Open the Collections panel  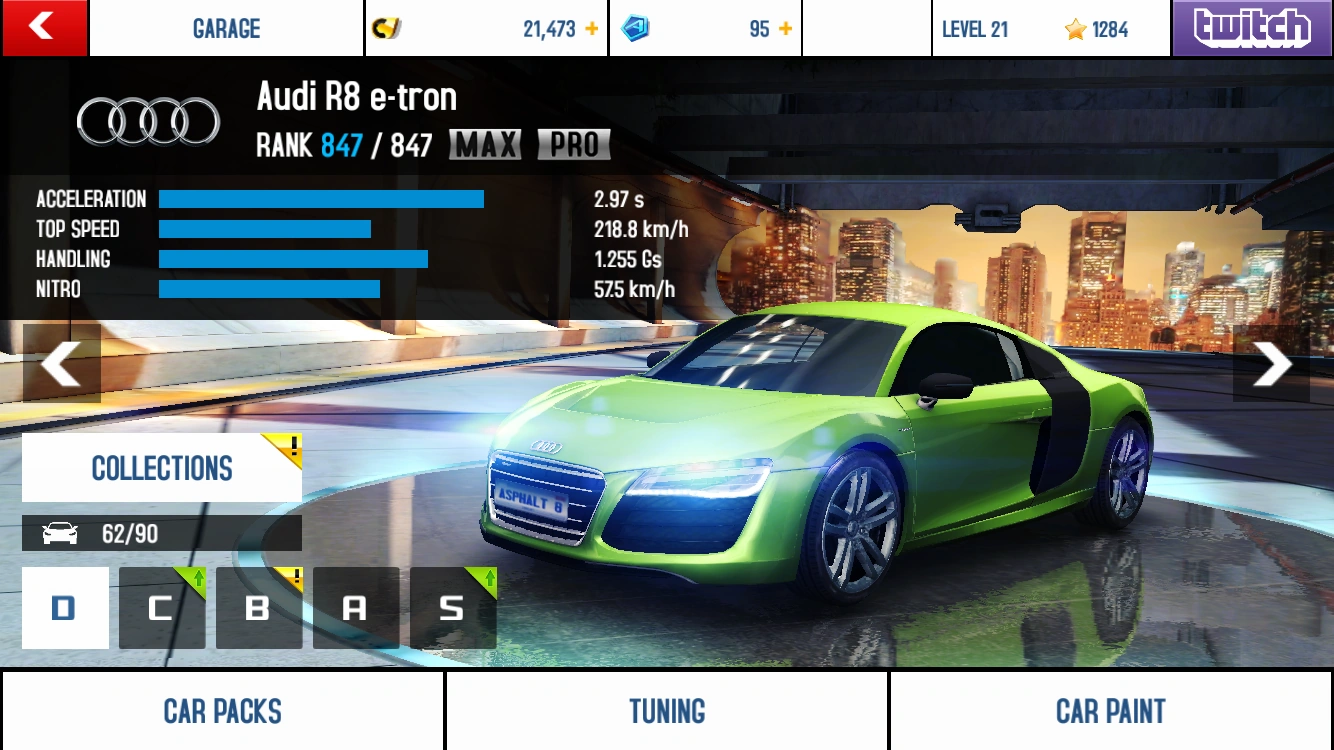[162, 468]
